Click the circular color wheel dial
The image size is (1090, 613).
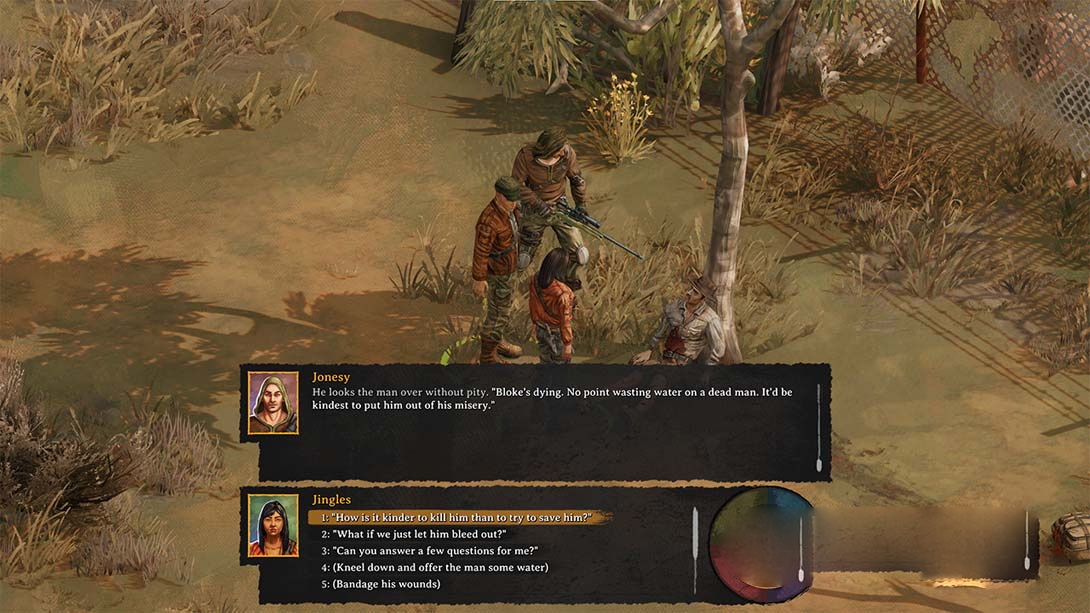pyautogui.click(x=761, y=543)
